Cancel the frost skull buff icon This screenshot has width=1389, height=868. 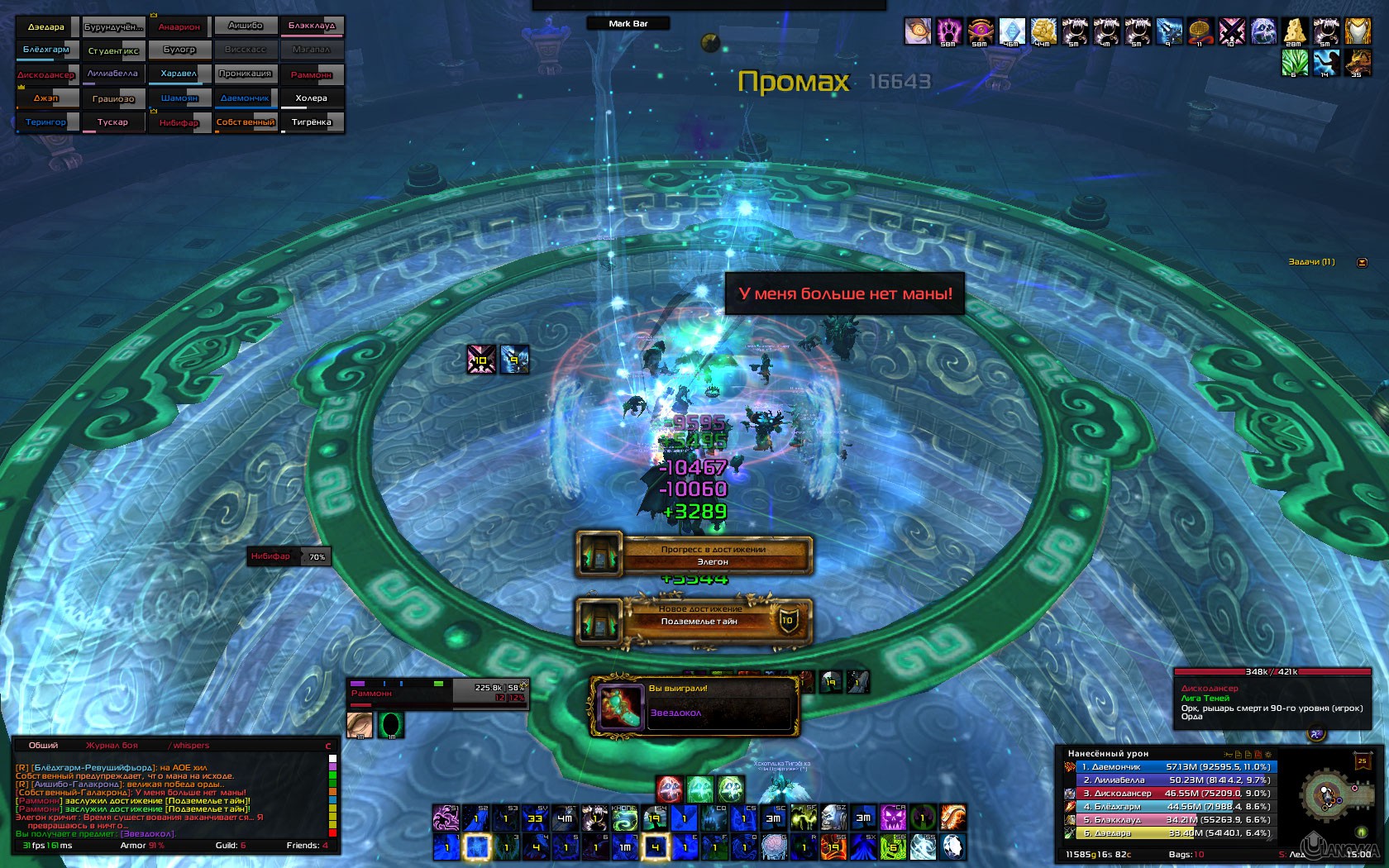(x=1263, y=30)
